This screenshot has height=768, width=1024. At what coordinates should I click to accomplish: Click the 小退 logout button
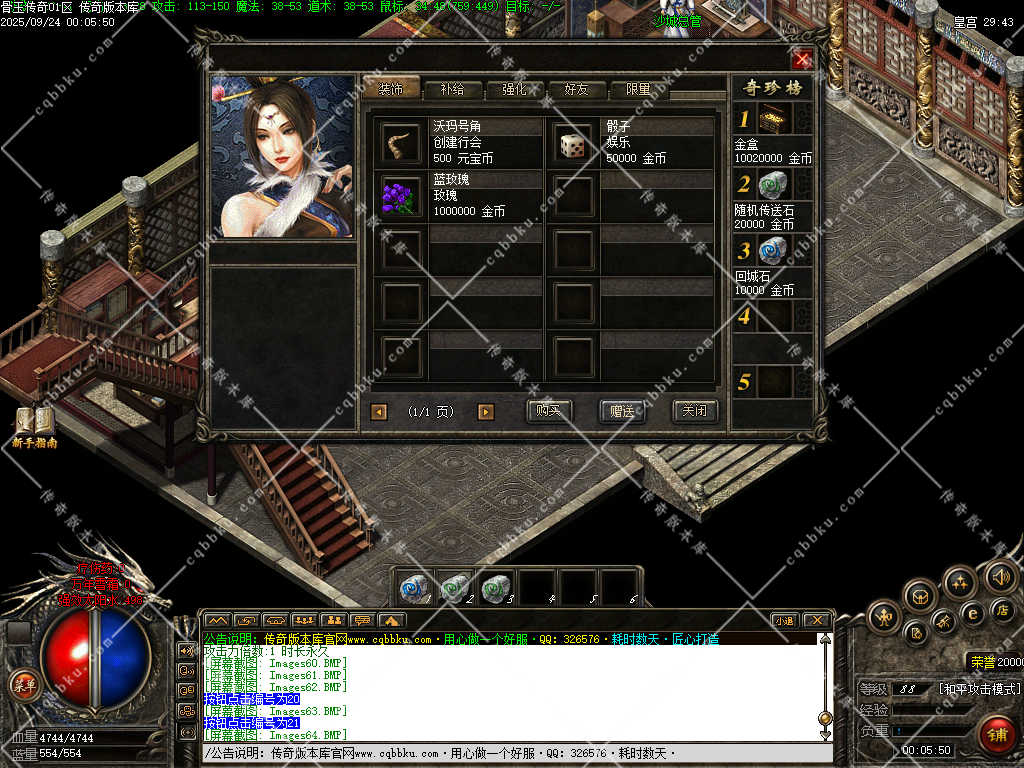[784, 620]
